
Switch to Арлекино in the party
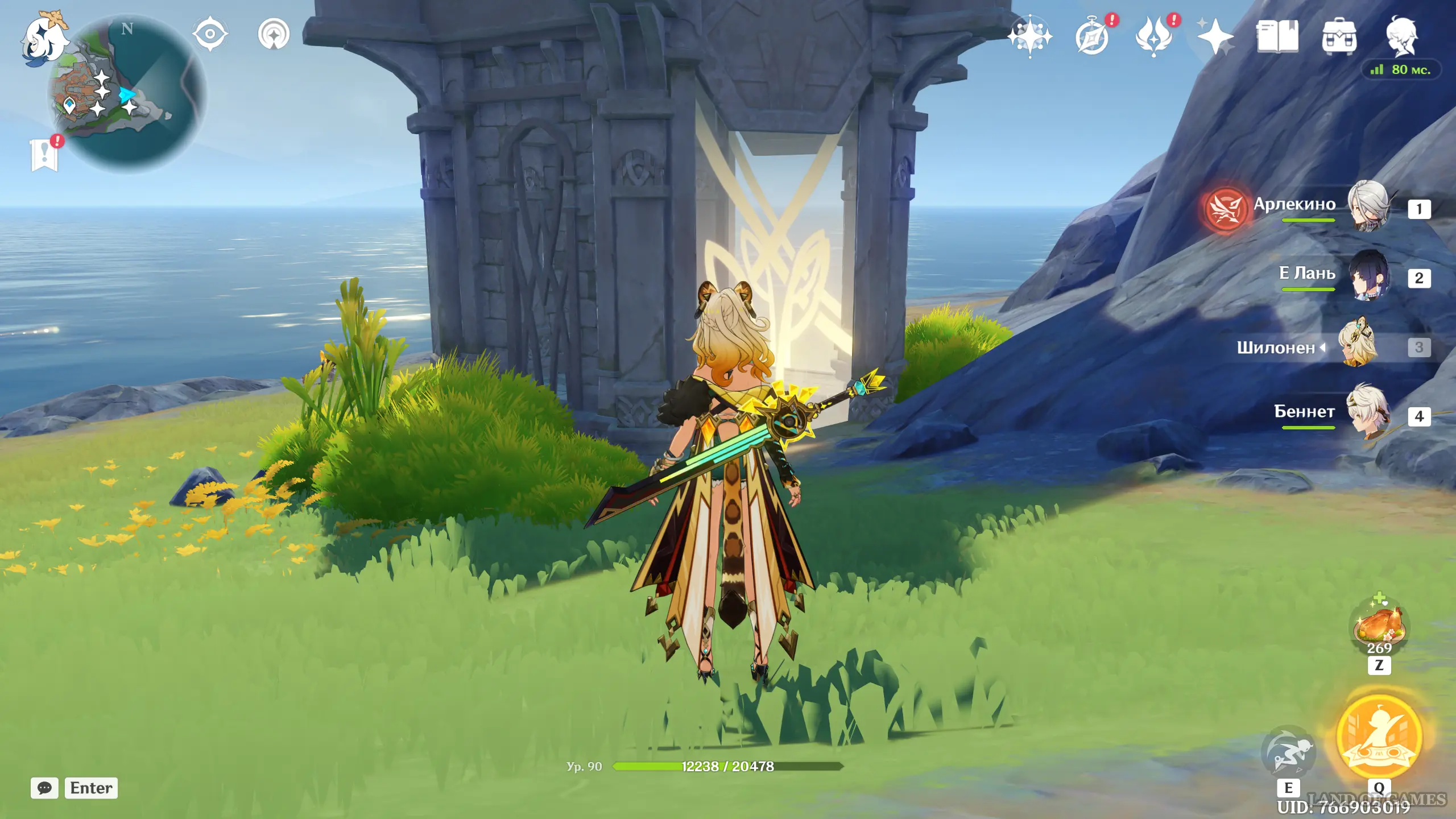coord(1368,206)
